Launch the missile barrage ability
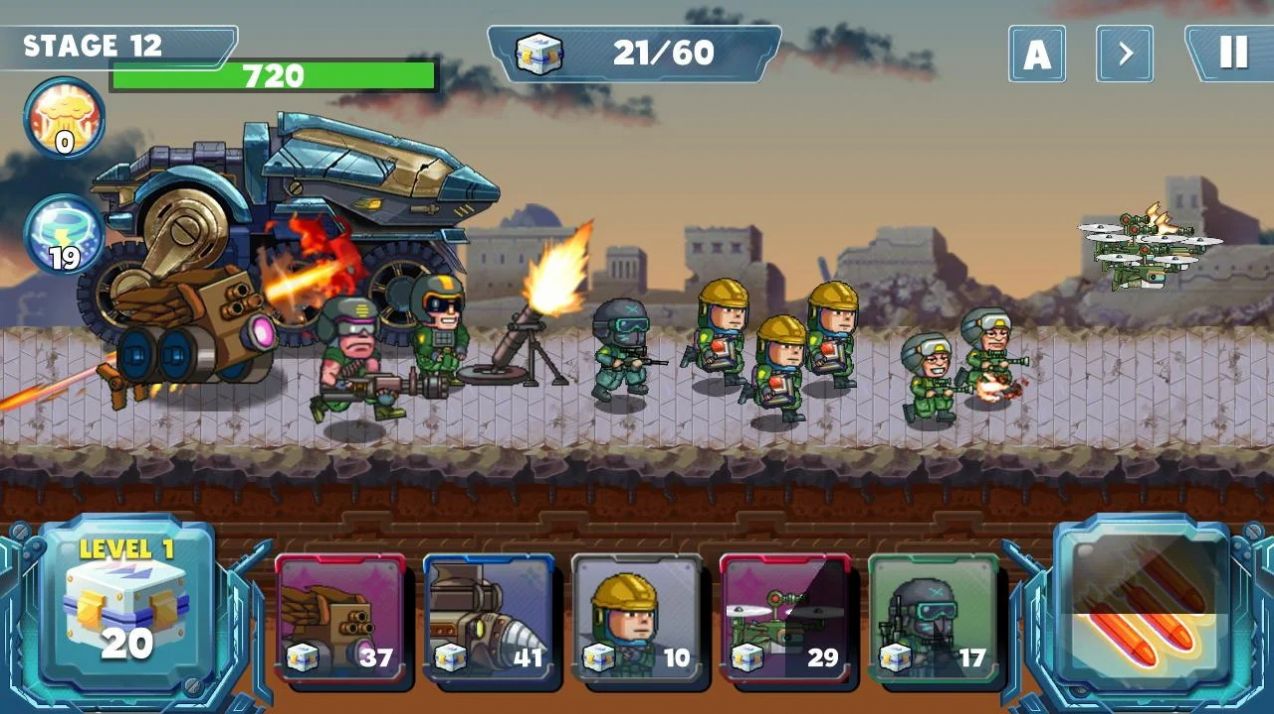 (x=1141, y=604)
